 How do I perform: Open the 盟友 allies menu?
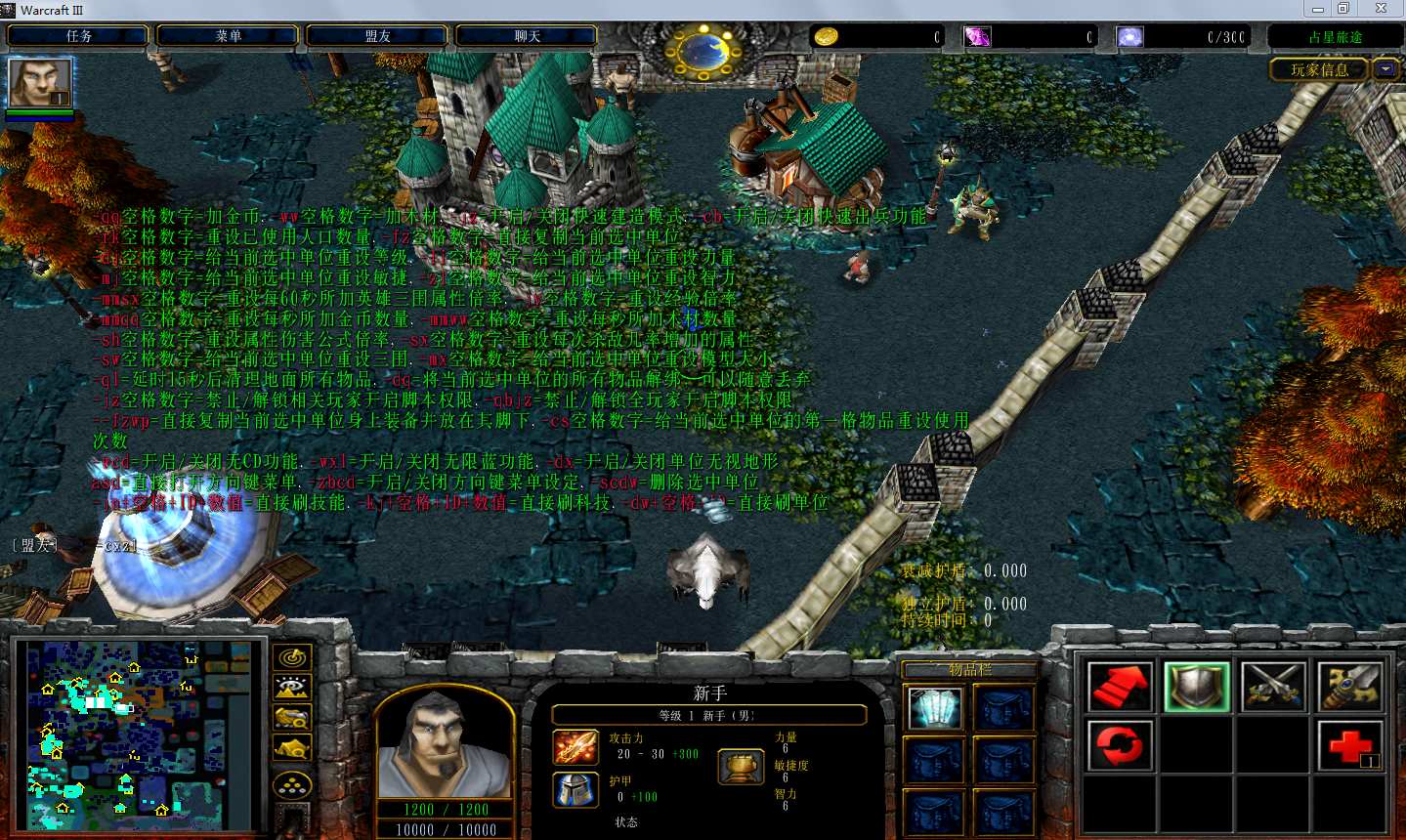click(377, 36)
